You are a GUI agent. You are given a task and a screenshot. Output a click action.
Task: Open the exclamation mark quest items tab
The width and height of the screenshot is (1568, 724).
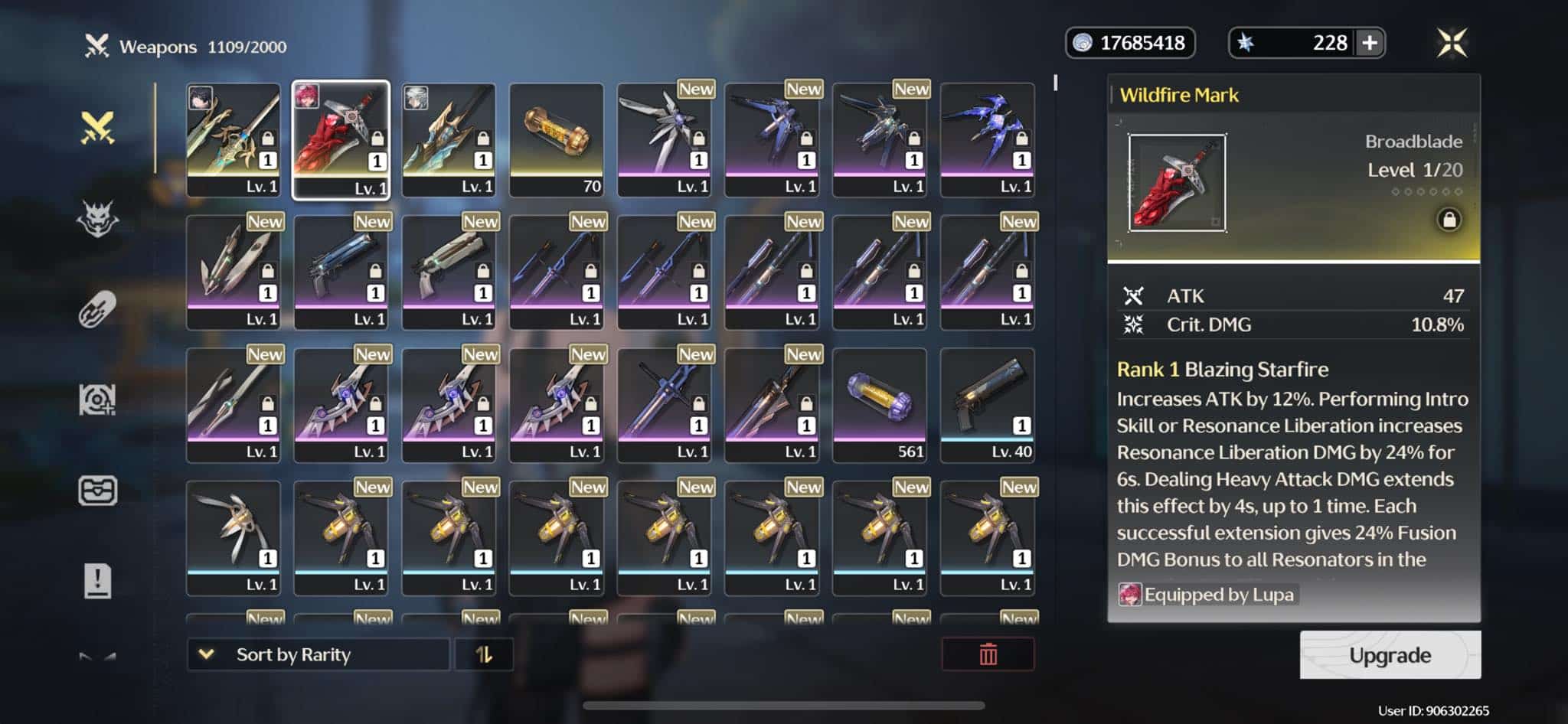coord(98,581)
